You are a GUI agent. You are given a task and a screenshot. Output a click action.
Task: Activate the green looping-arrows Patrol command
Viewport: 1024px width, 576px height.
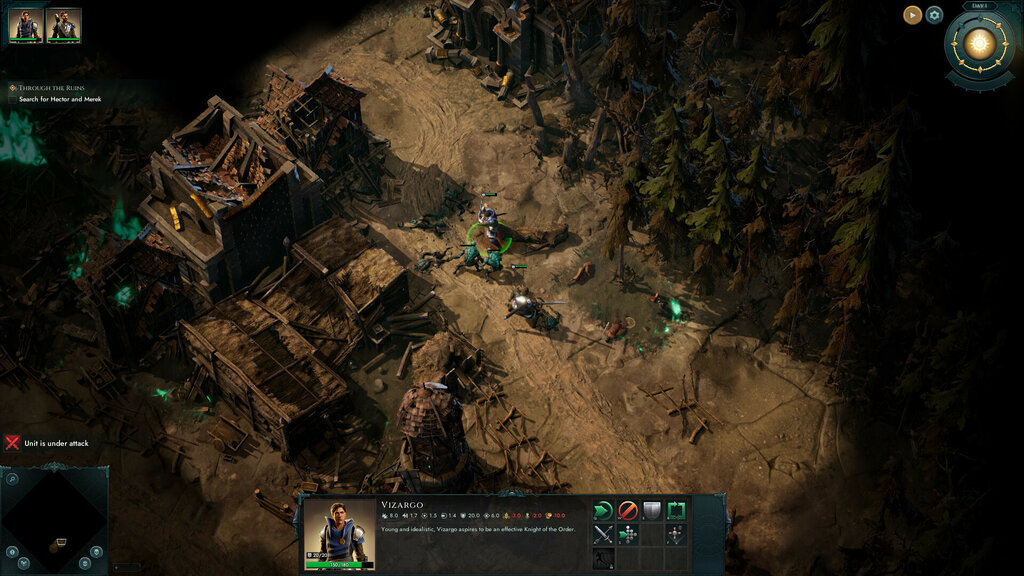pyautogui.click(x=677, y=511)
